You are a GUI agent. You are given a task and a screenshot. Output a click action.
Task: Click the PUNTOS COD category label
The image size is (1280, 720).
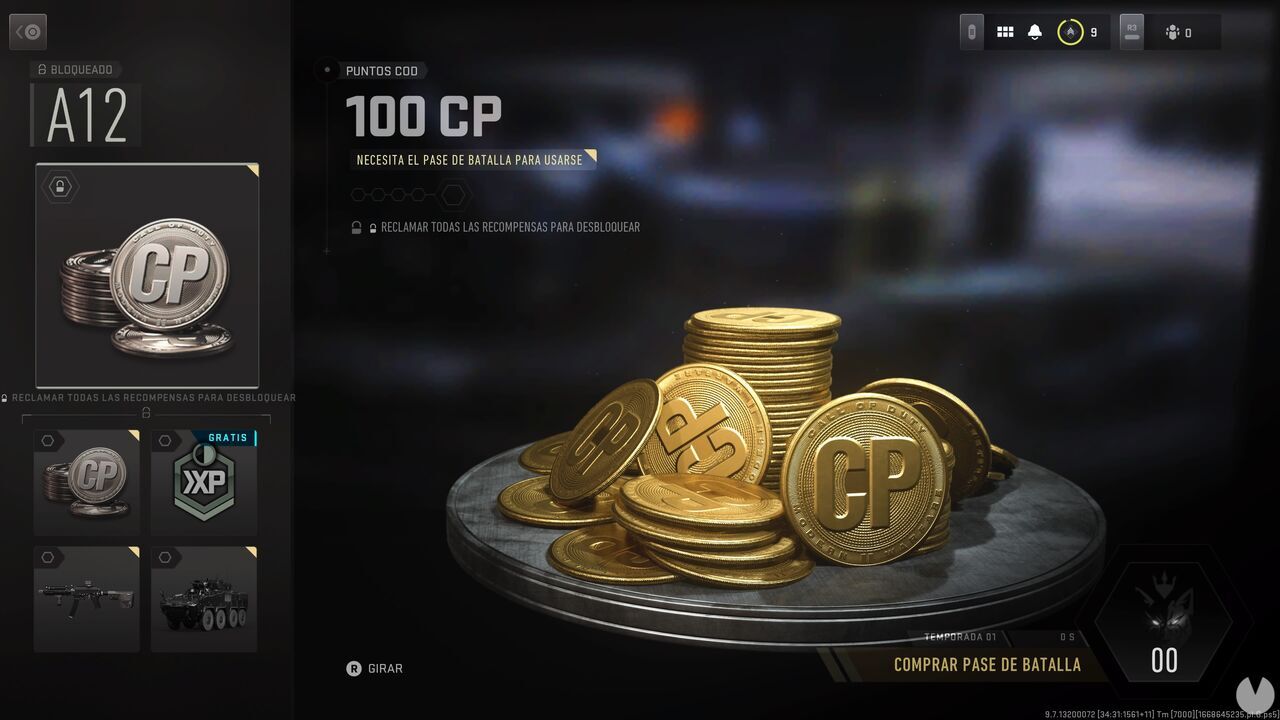382,70
